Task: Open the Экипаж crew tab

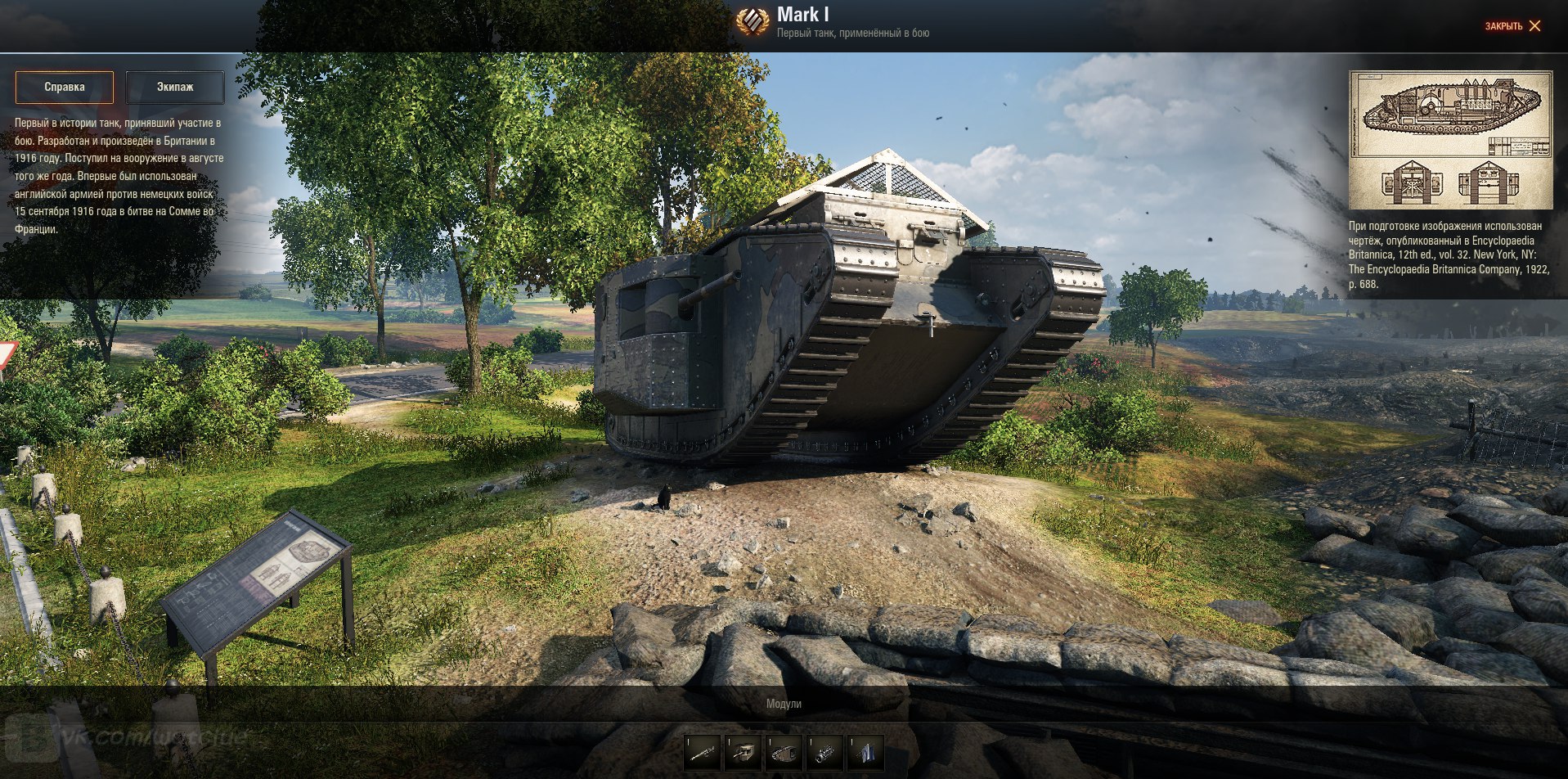Action: (x=175, y=88)
